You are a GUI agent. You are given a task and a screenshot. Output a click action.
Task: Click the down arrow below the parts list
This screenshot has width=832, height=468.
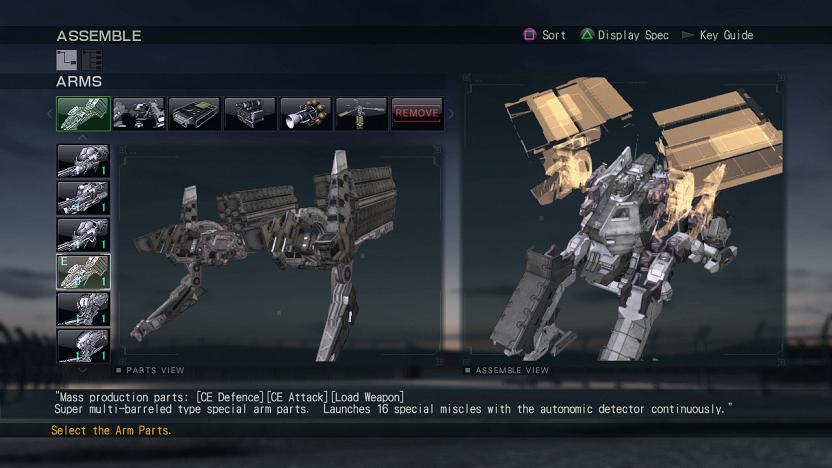(83, 368)
